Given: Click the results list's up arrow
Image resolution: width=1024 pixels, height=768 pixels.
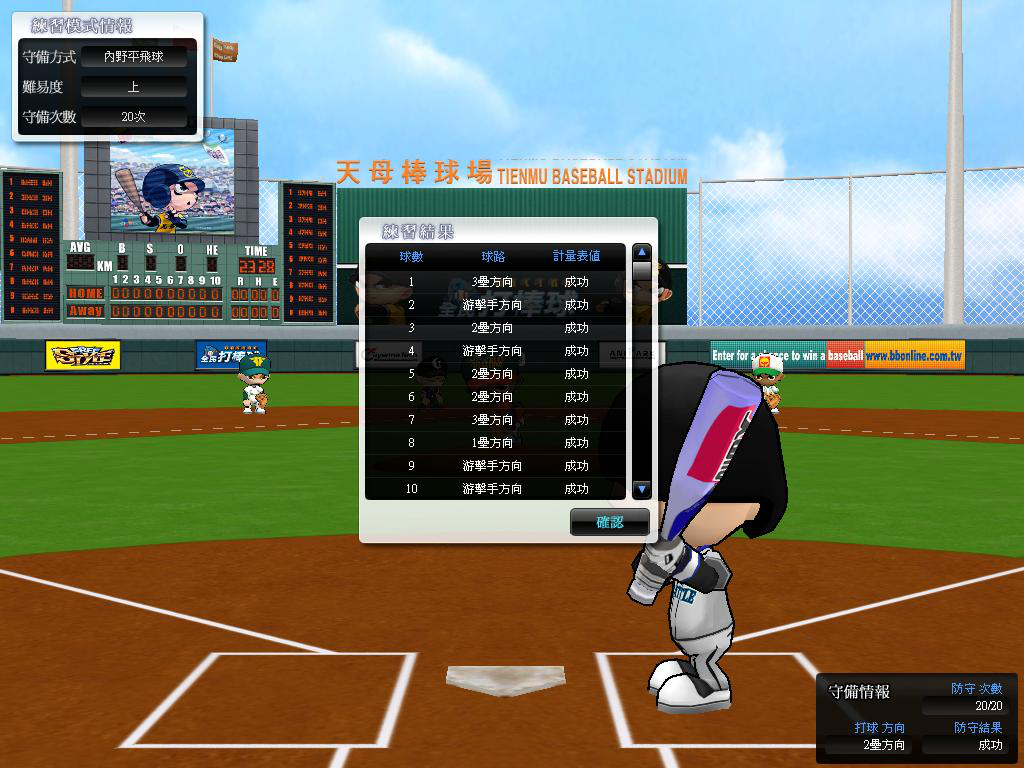Looking at the screenshot, I should tap(642, 253).
